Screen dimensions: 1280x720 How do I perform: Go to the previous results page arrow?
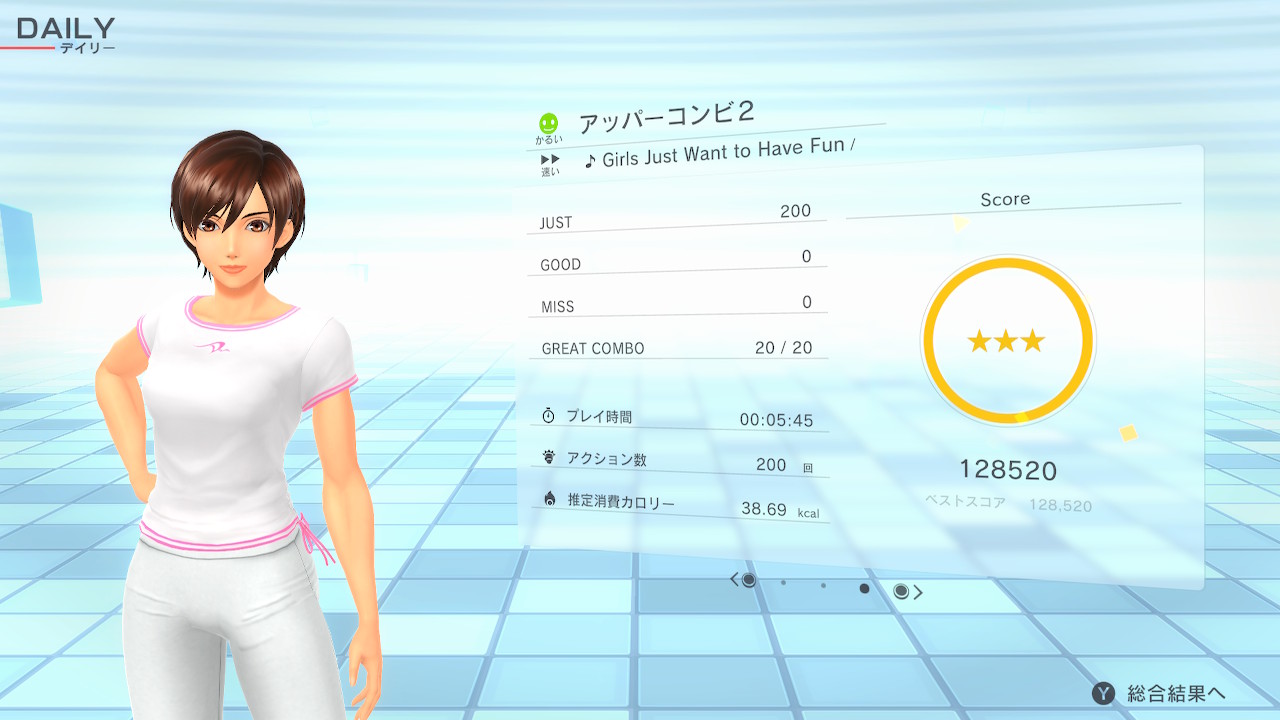pos(734,579)
